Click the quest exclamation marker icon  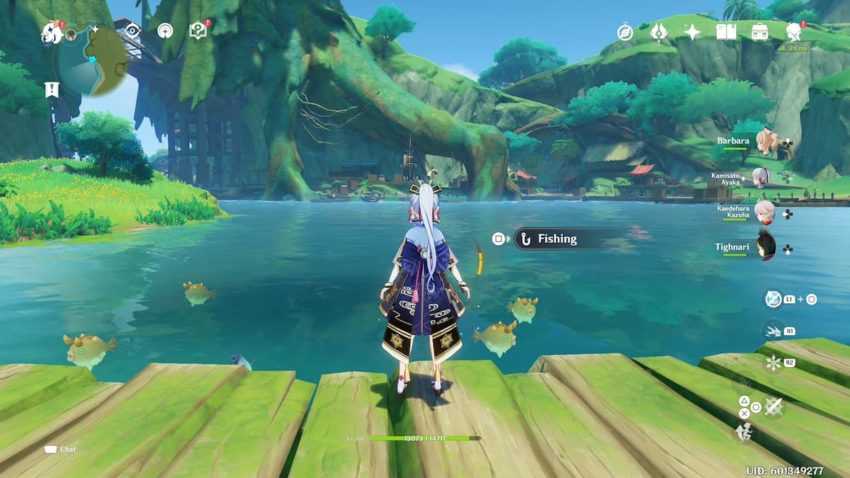click(52, 89)
